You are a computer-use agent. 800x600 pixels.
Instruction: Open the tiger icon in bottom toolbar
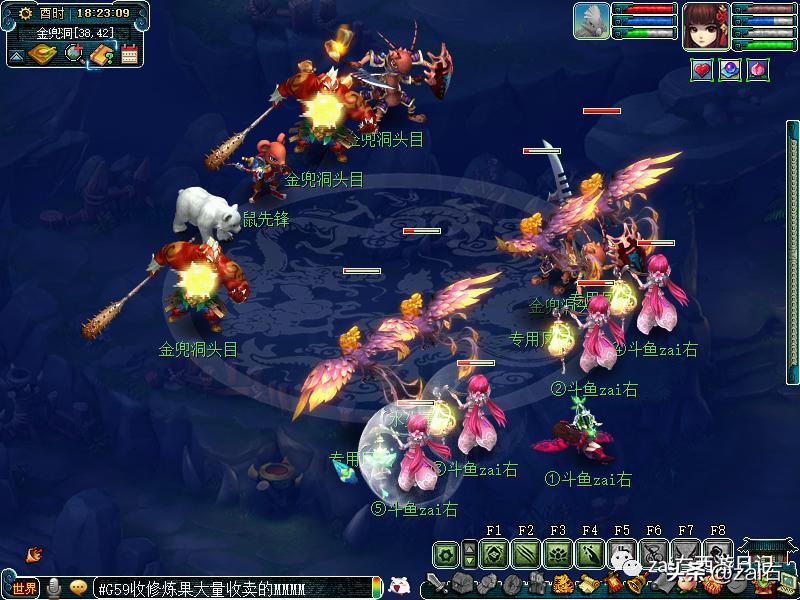coord(563,584)
